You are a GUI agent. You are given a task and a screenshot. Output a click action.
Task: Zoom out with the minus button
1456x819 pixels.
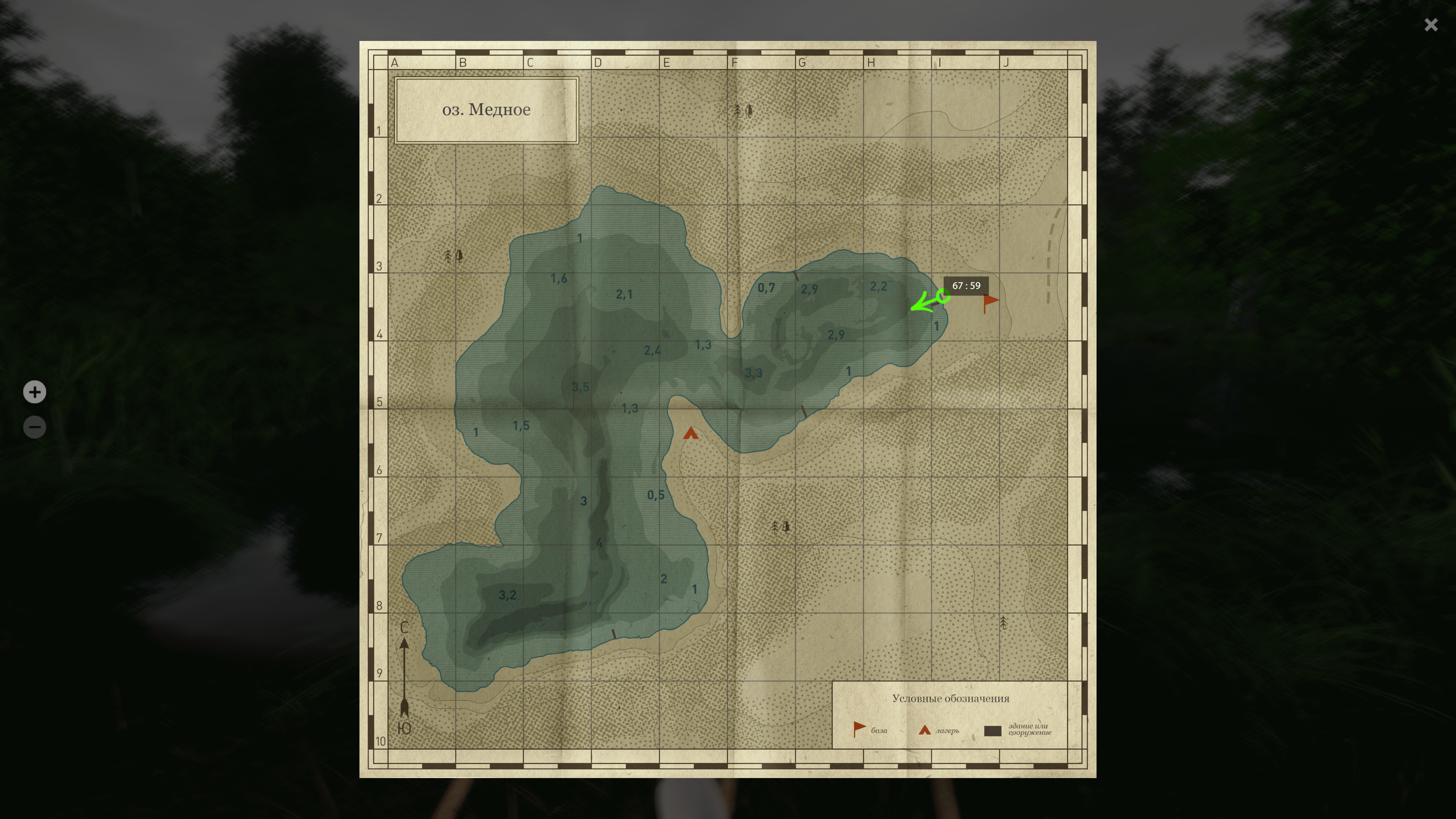coord(35,427)
